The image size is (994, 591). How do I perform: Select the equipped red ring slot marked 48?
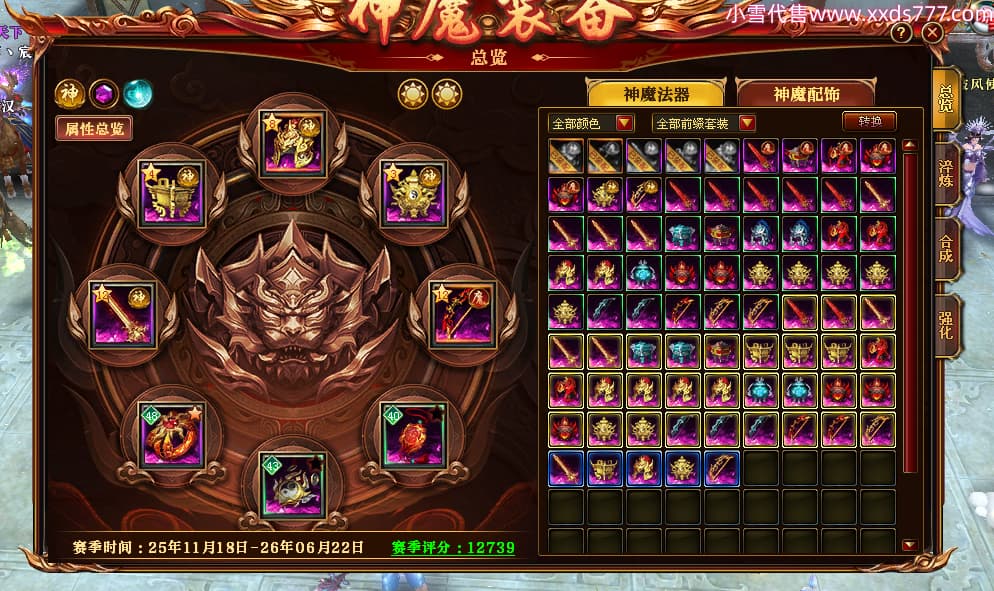(172, 436)
